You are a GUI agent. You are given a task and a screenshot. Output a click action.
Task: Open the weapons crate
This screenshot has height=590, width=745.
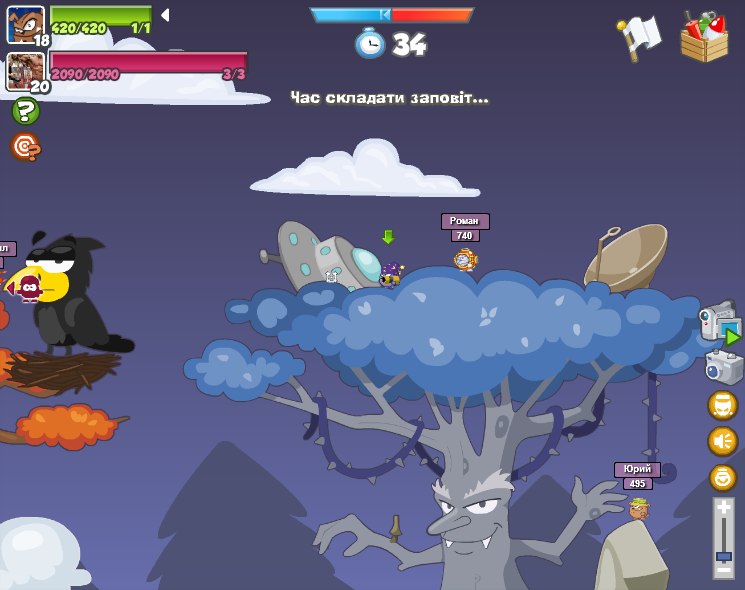click(704, 37)
